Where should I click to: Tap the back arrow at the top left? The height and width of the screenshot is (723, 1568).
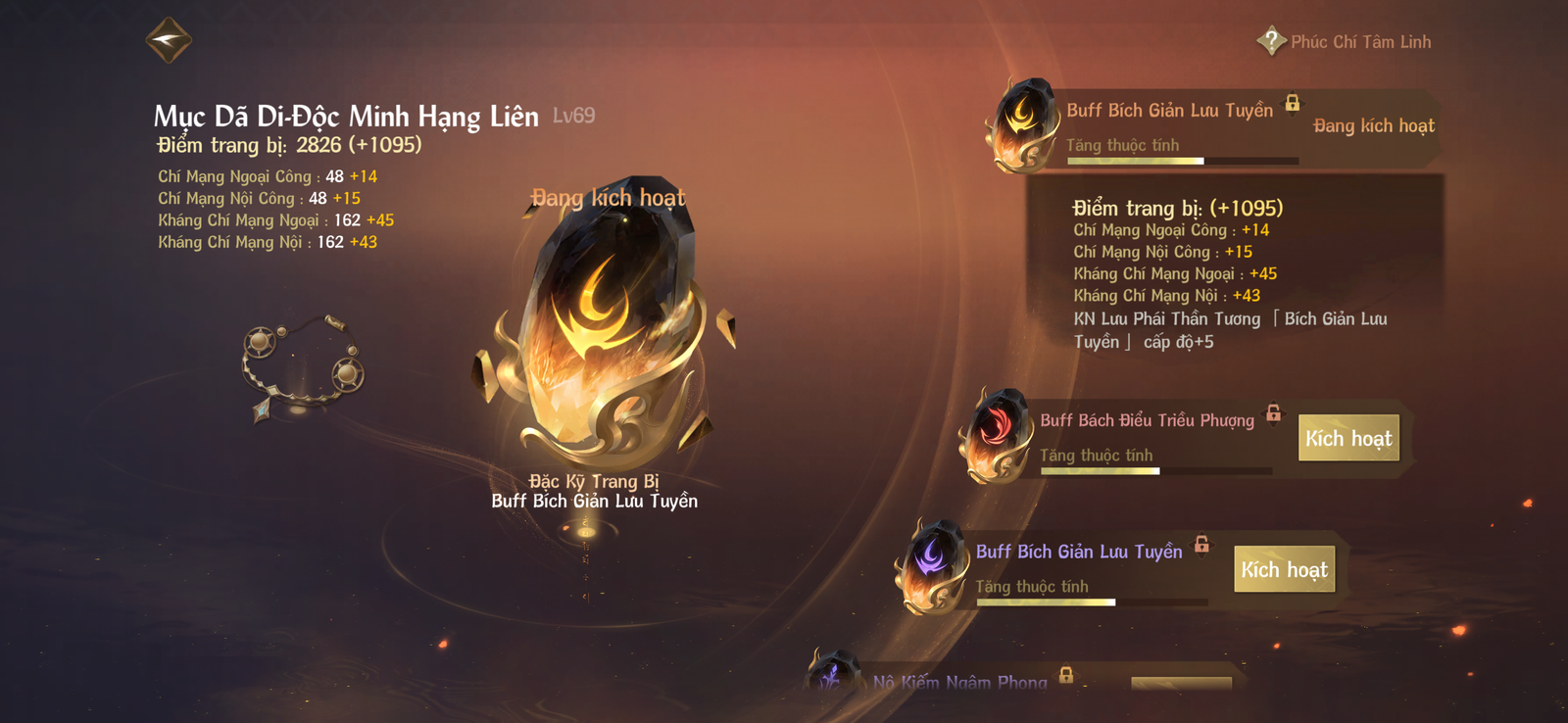click(x=168, y=41)
